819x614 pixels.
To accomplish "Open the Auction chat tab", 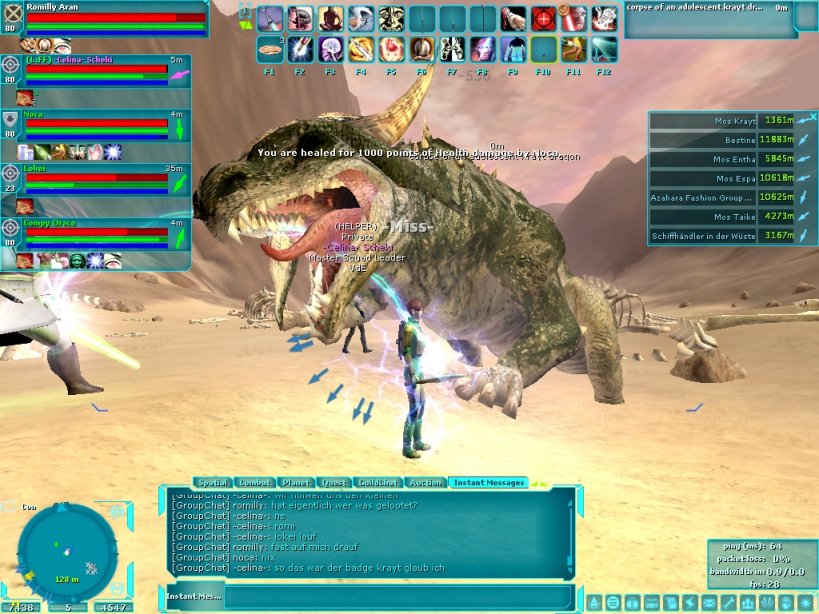I will pyautogui.click(x=426, y=482).
